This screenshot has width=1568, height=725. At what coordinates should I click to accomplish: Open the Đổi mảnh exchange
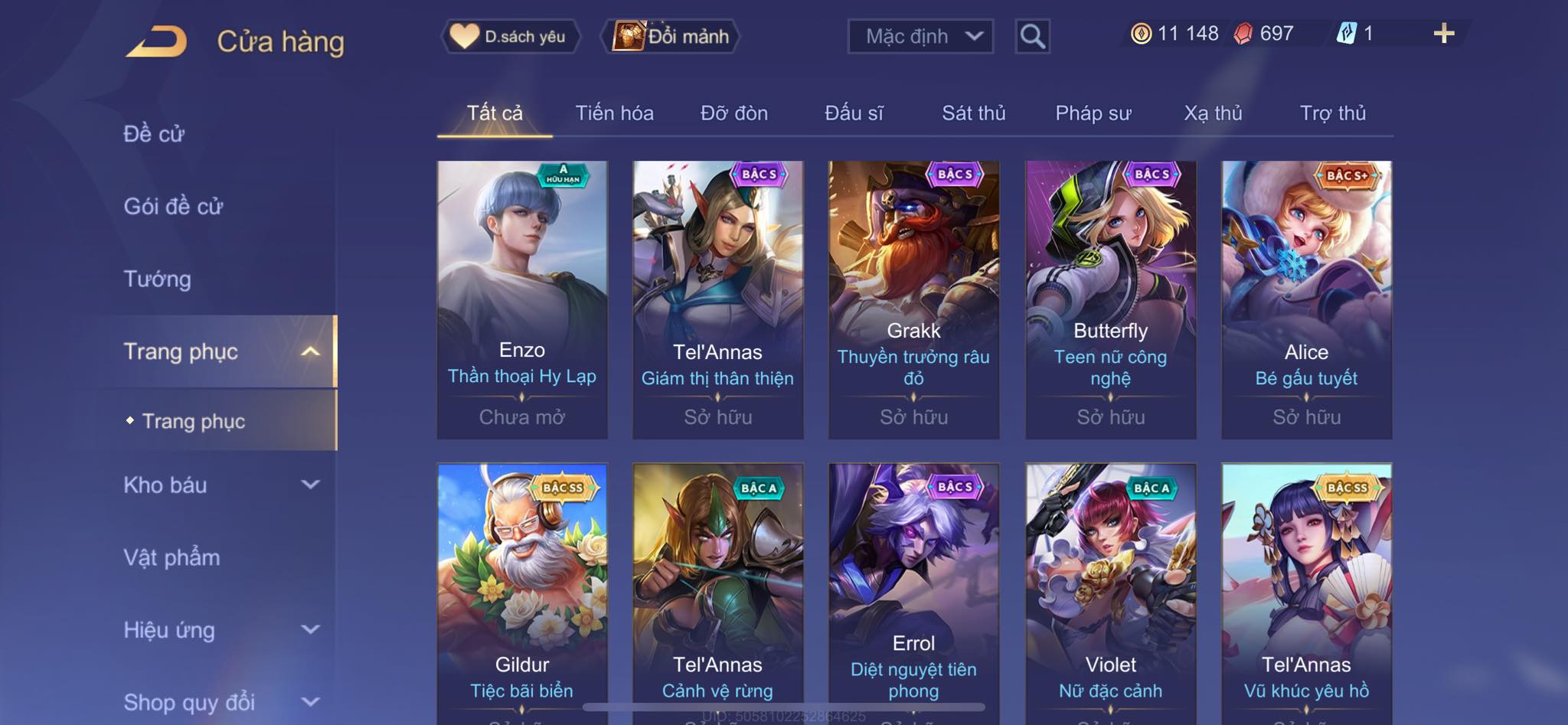[673, 36]
